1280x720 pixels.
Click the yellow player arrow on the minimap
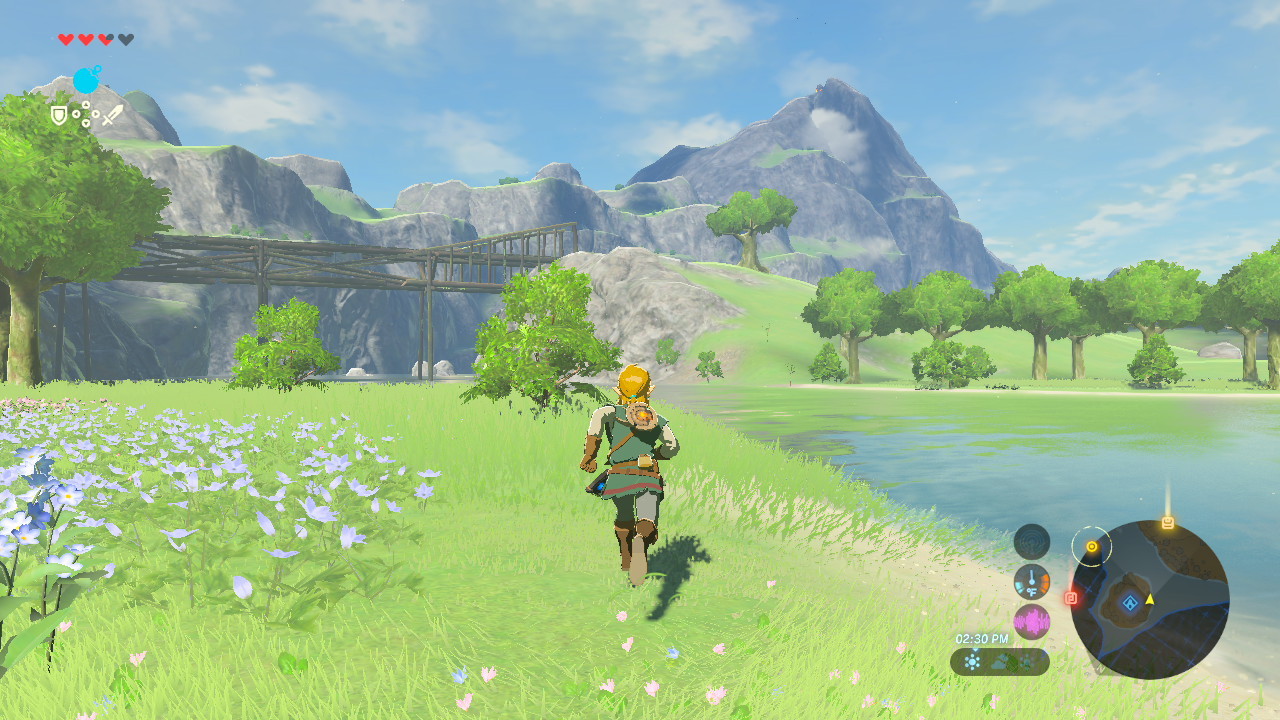[1150, 600]
